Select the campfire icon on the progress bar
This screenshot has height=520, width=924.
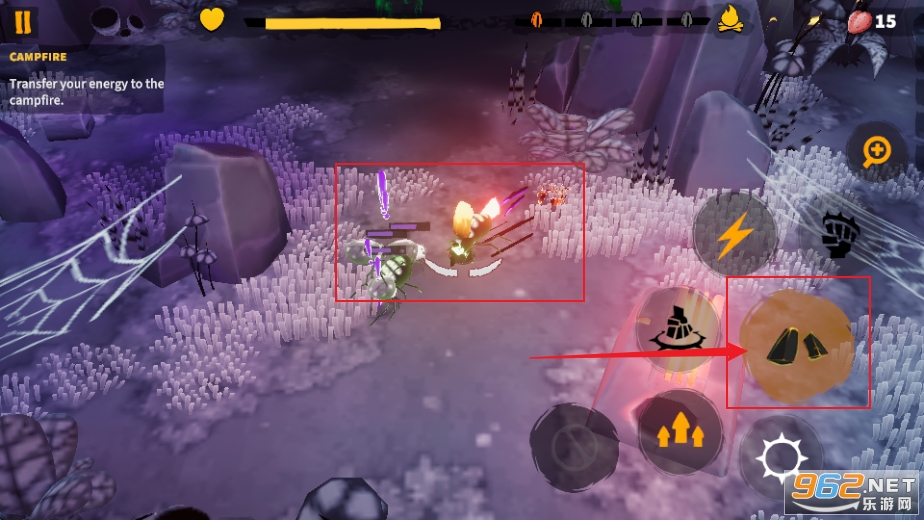731,19
